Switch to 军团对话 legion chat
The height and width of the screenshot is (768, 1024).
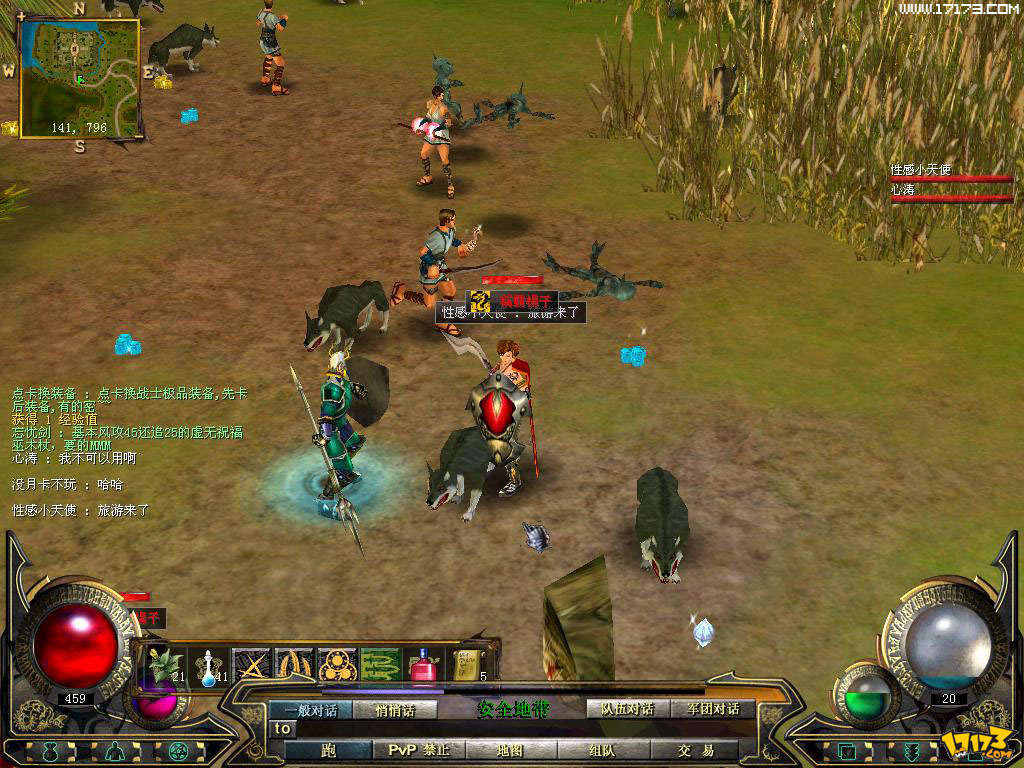point(713,709)
